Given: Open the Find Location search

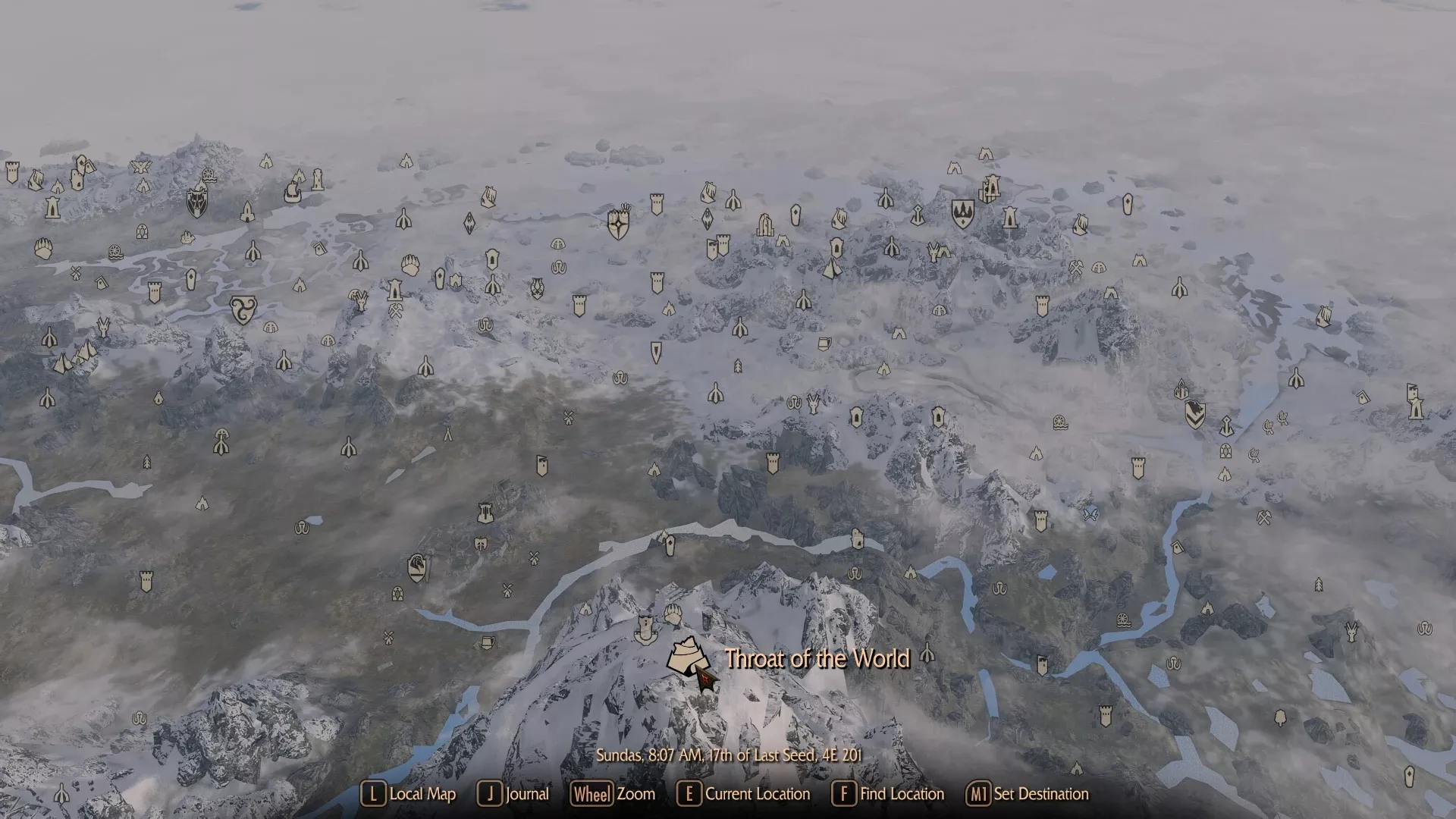Looking at the screenshot, I should point(889,795).
